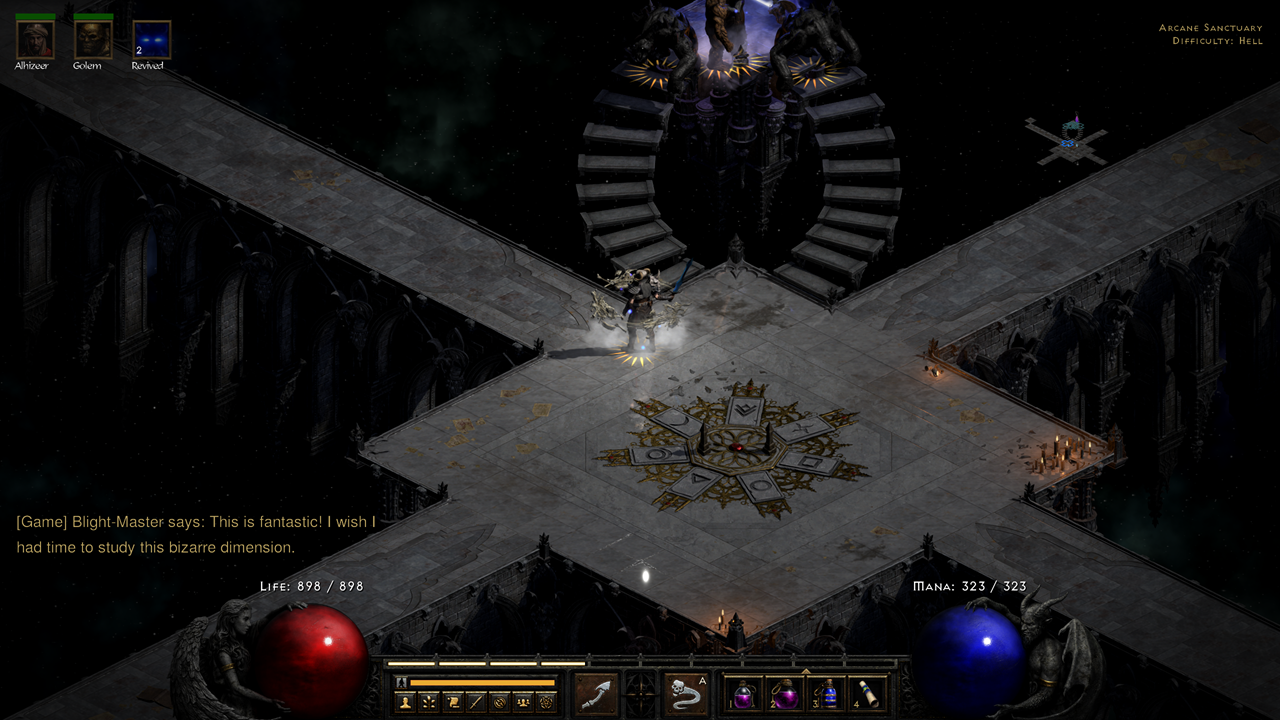Open the skill tree branch icon
The height and width of the screenshot is (720, 1280).
(x=429, y=702)
